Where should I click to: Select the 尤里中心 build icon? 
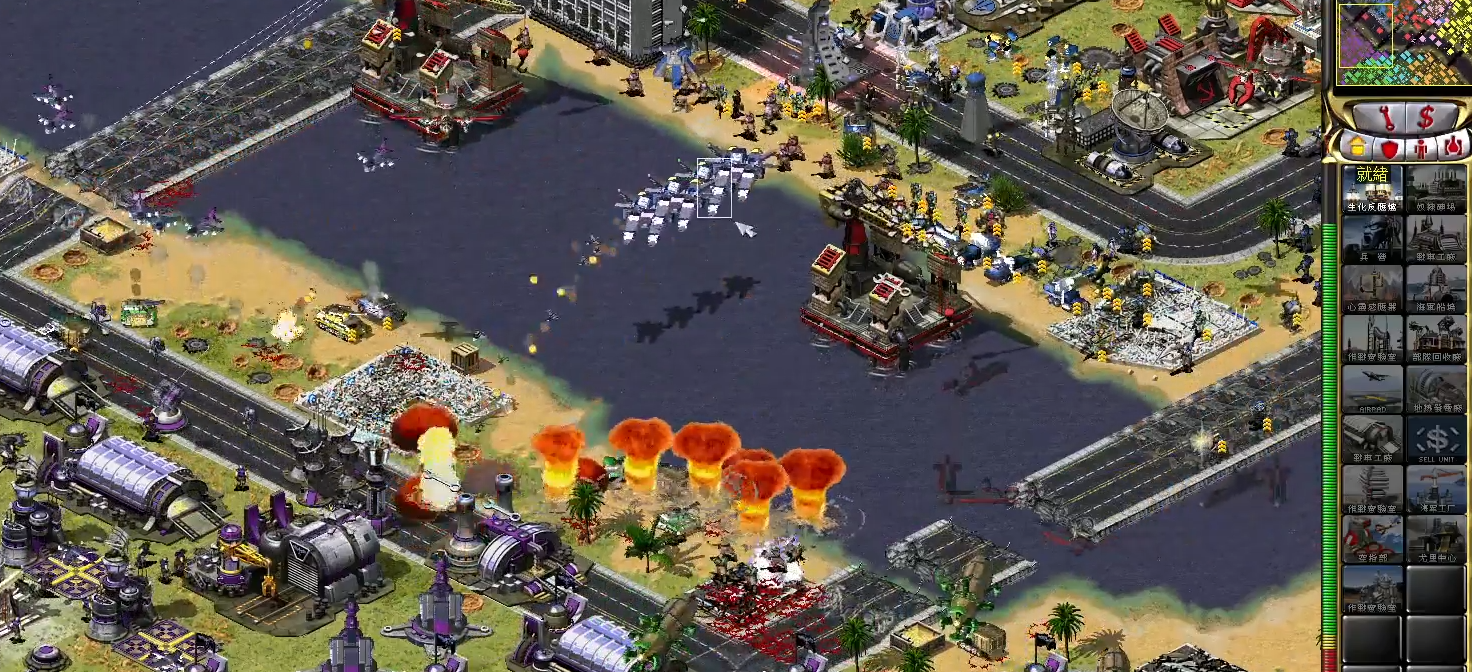1436,539
